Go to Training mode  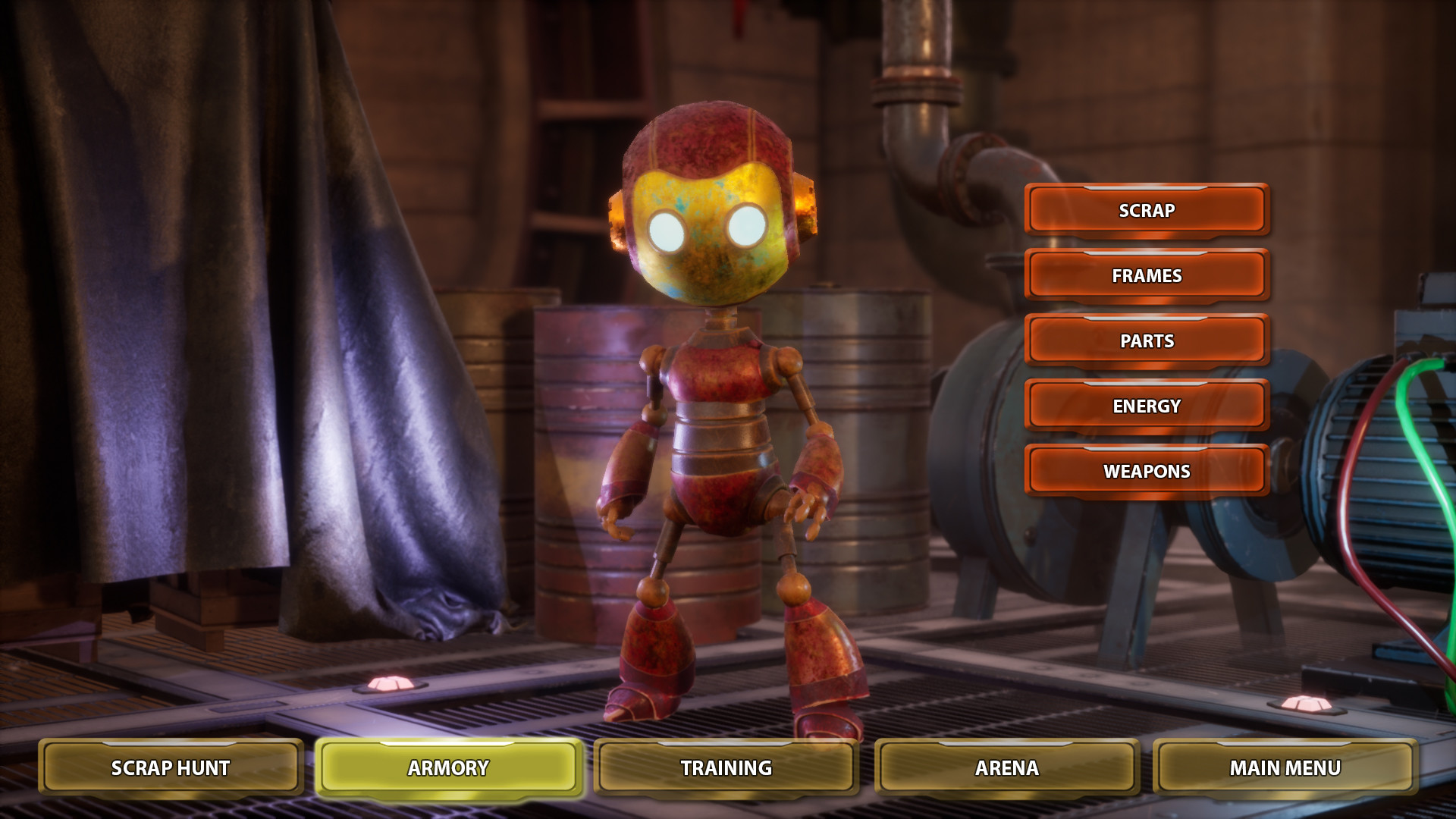[726, 768]
